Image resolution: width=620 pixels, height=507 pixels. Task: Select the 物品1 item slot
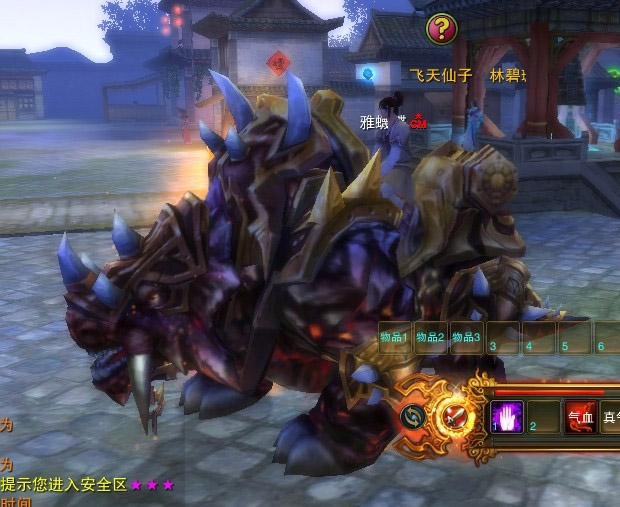pyautogui.click(x=394, y=339)
